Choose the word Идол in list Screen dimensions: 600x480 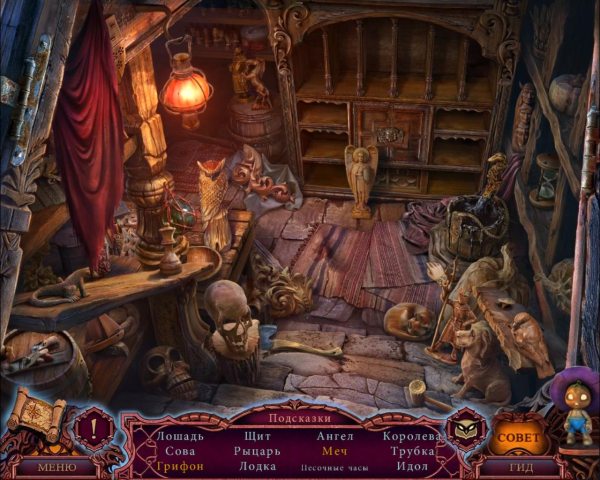[411, 466]
